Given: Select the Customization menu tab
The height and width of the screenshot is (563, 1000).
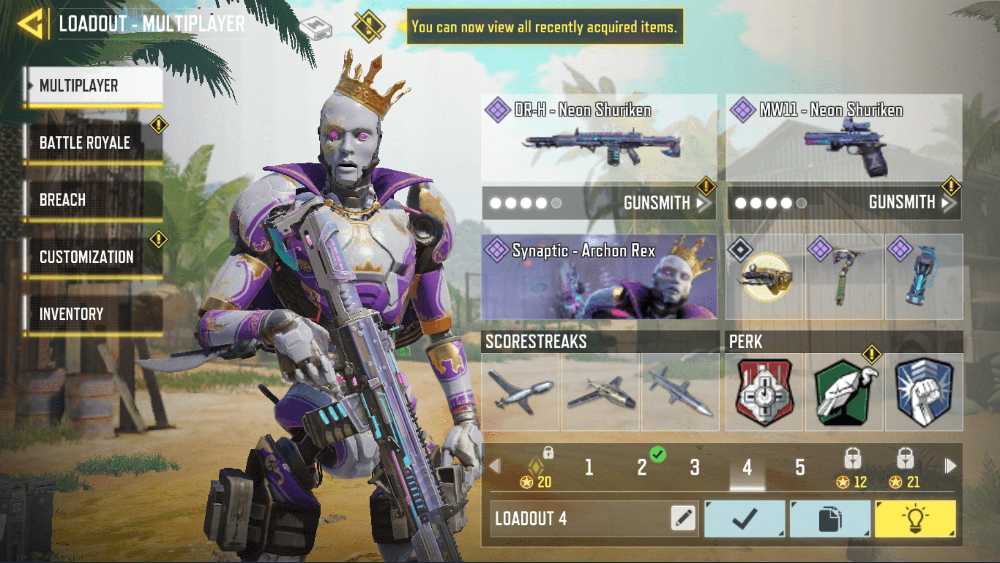Looking at the screenshot, I should pos(92,257).
